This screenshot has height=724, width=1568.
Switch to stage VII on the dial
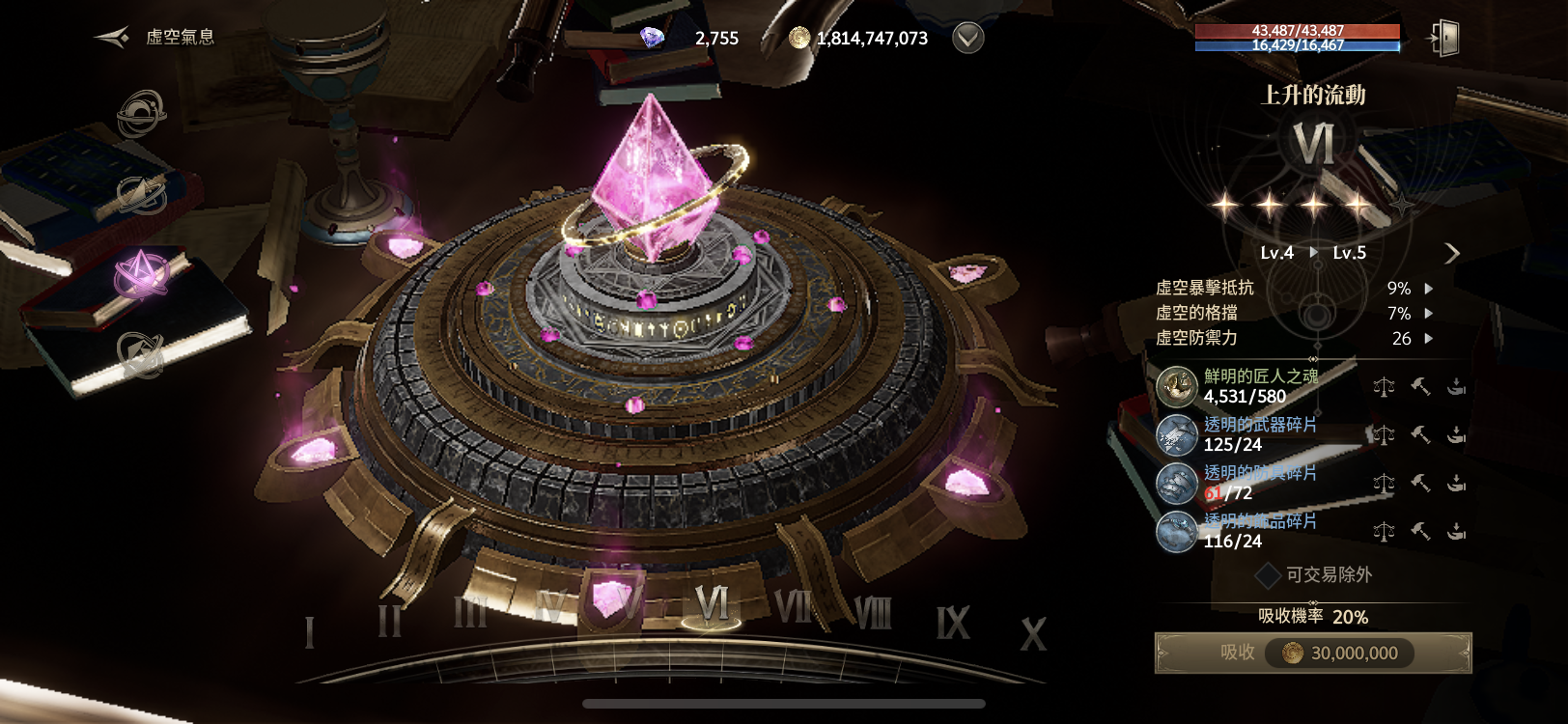tap(794, 608)
